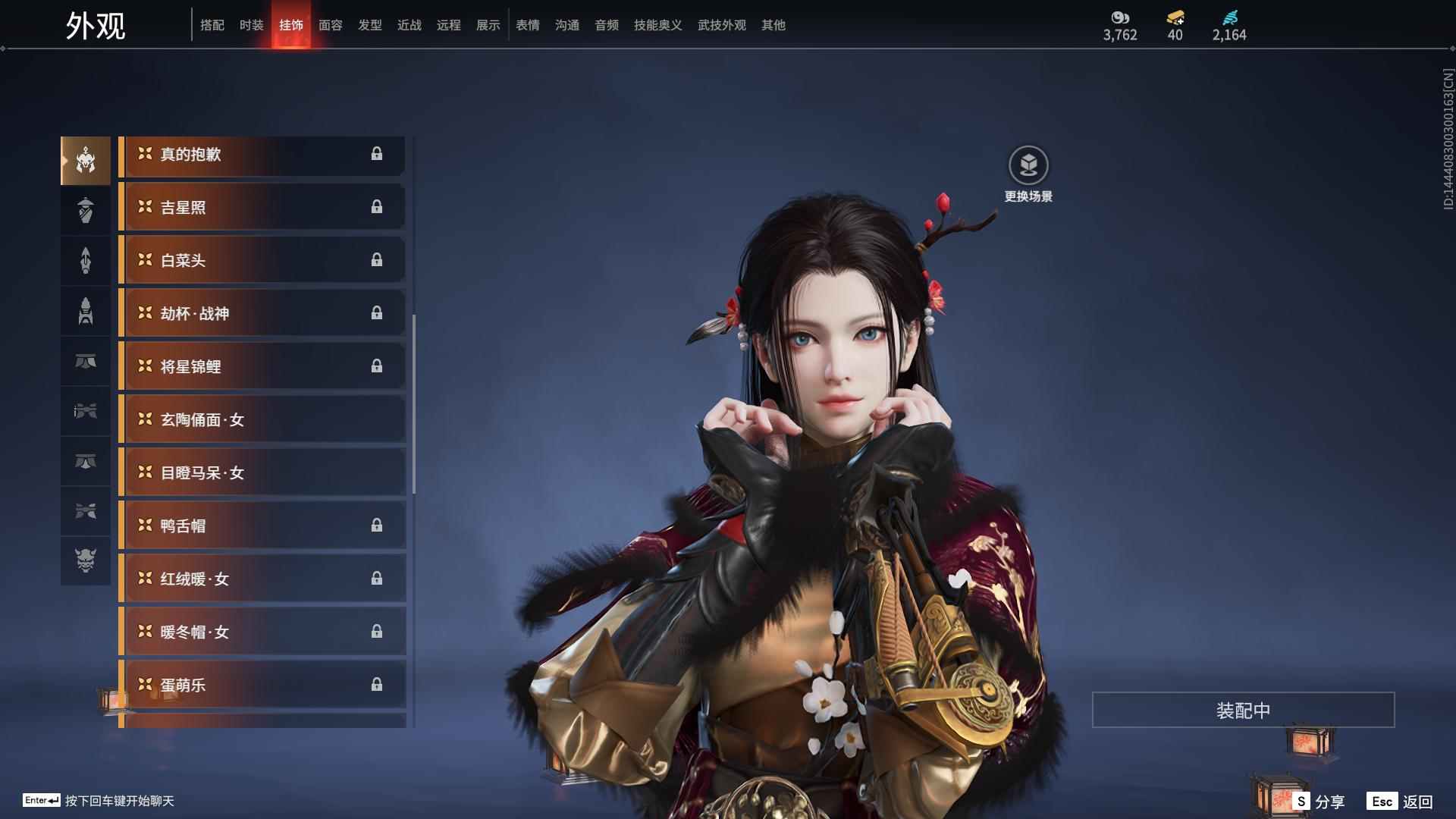The image size is (1456, 819).
Task: Switch to the 时装 tab
Action: [251, 24]
